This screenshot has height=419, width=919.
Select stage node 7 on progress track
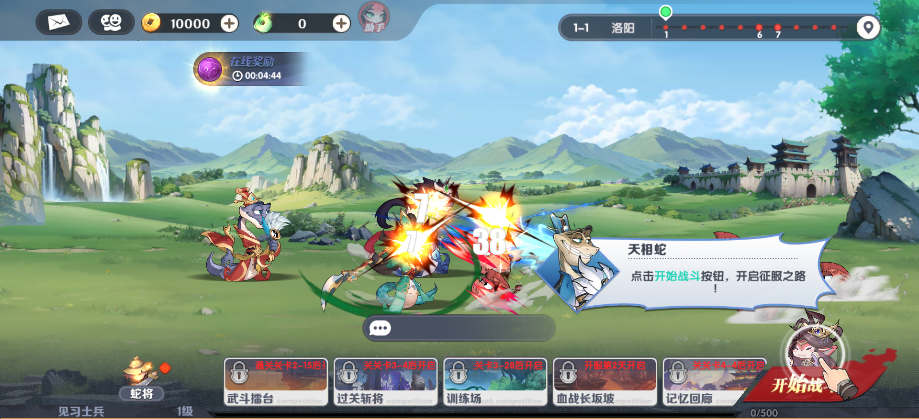pyautogui.click(x=778, y=28)
